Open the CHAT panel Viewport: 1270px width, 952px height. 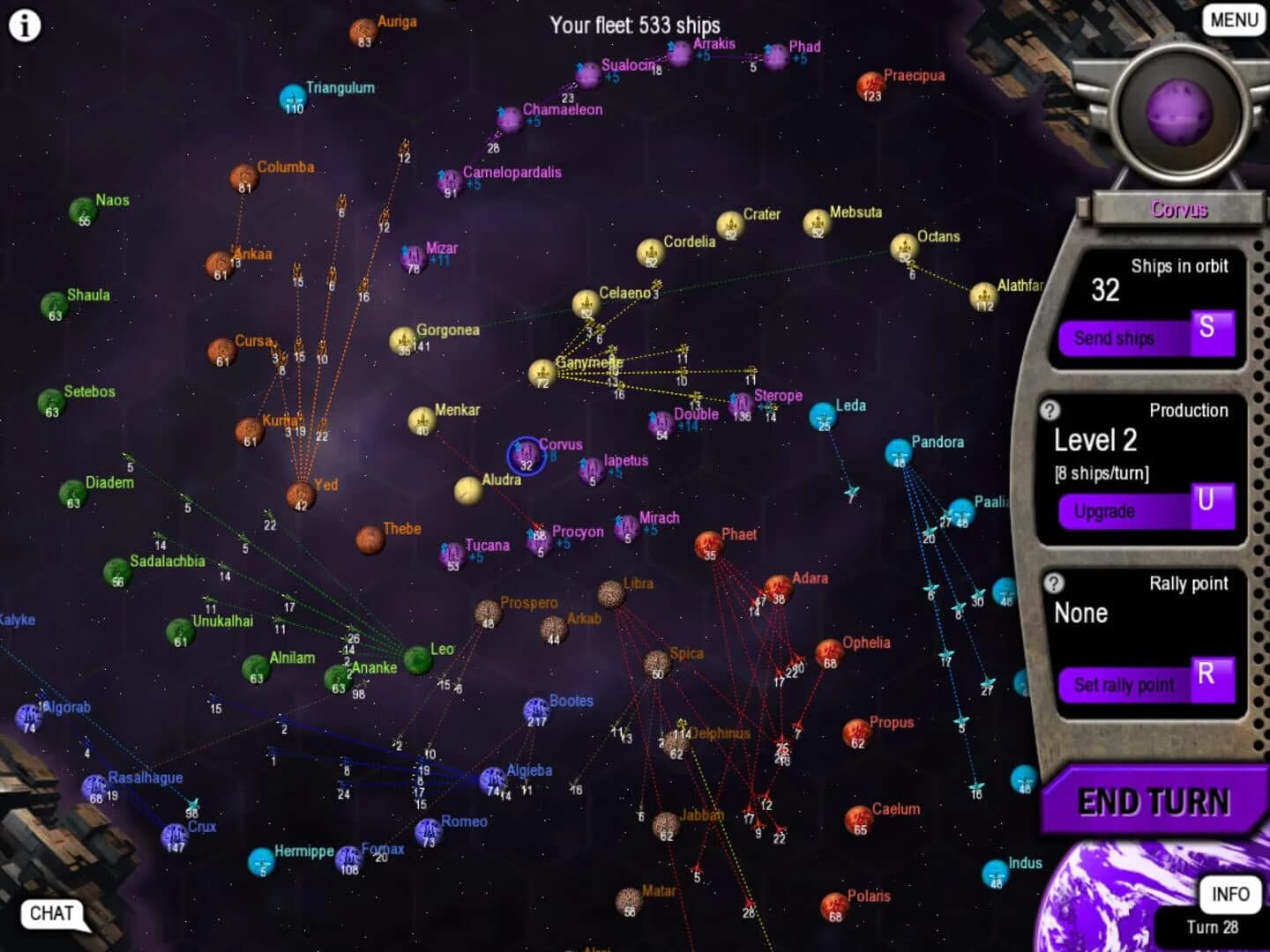(x=51, y=914)
